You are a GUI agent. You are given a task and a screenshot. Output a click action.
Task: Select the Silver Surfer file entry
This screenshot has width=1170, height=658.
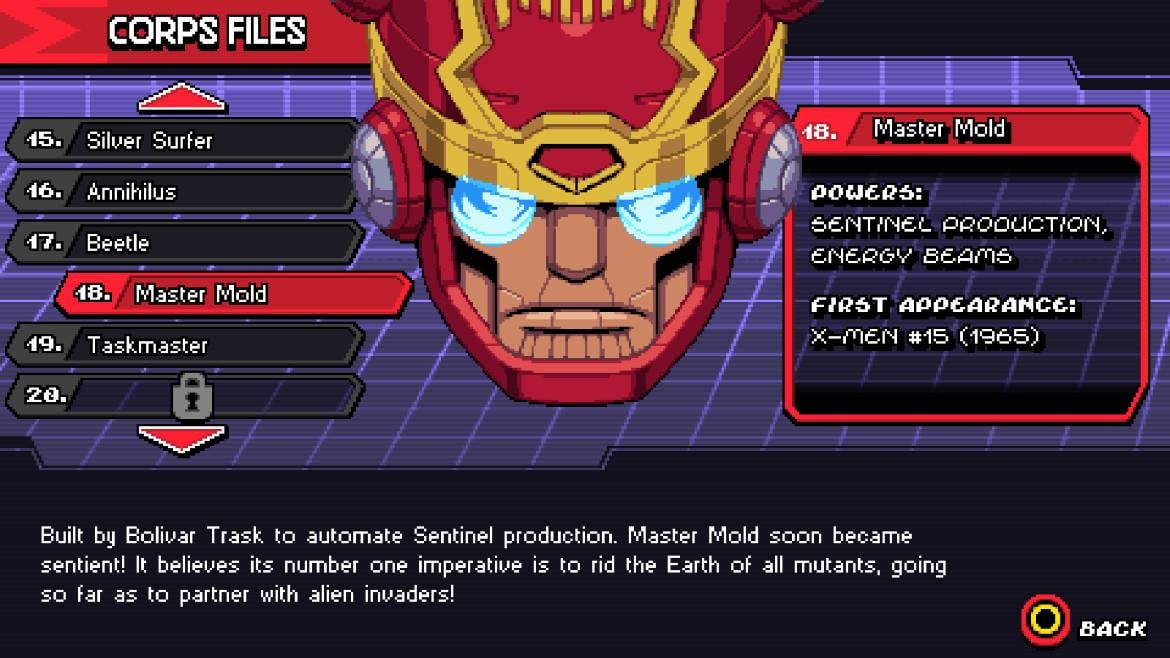(185, 140)
